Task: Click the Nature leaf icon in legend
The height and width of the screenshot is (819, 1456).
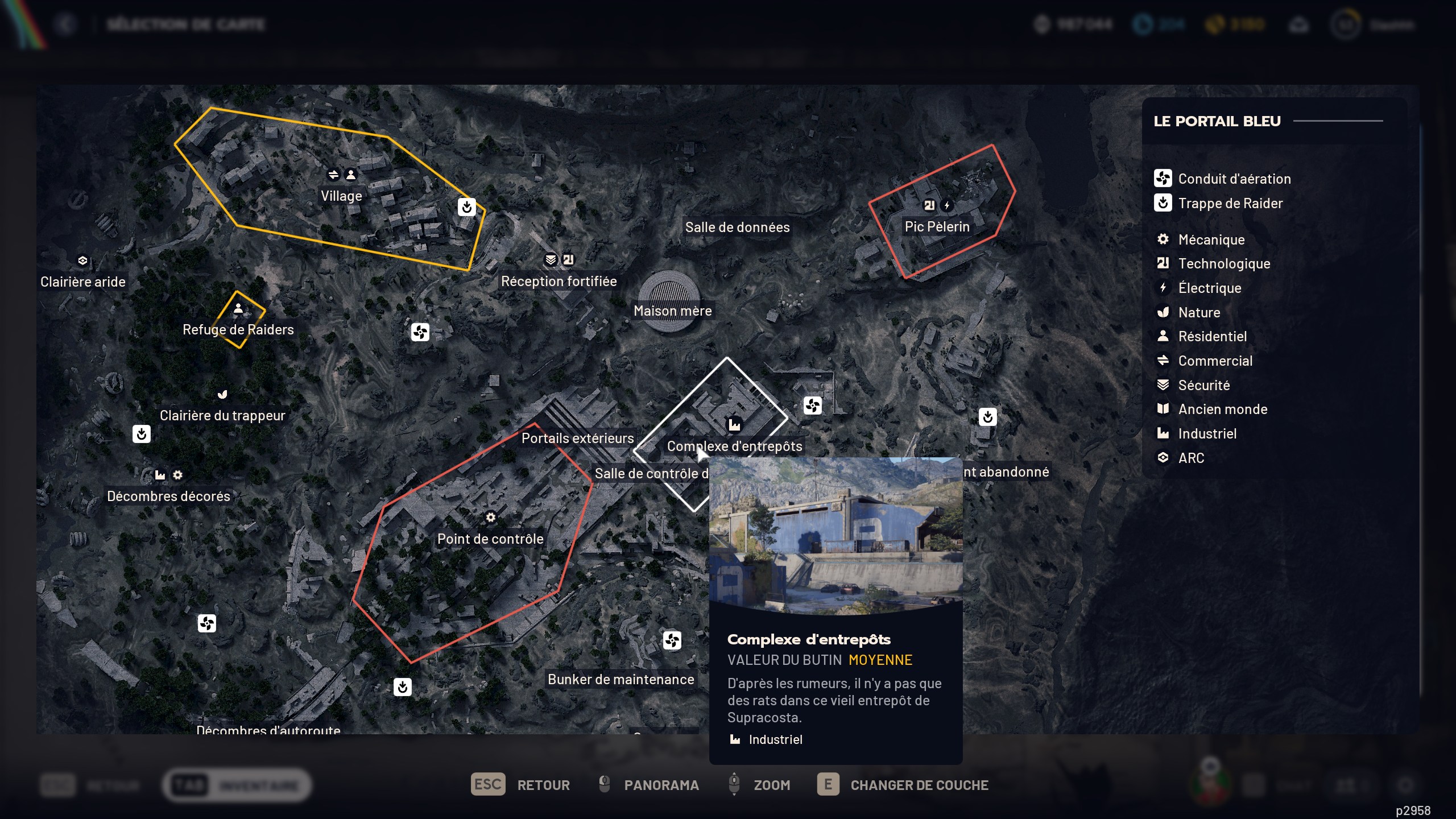Action: (1164, 312)
